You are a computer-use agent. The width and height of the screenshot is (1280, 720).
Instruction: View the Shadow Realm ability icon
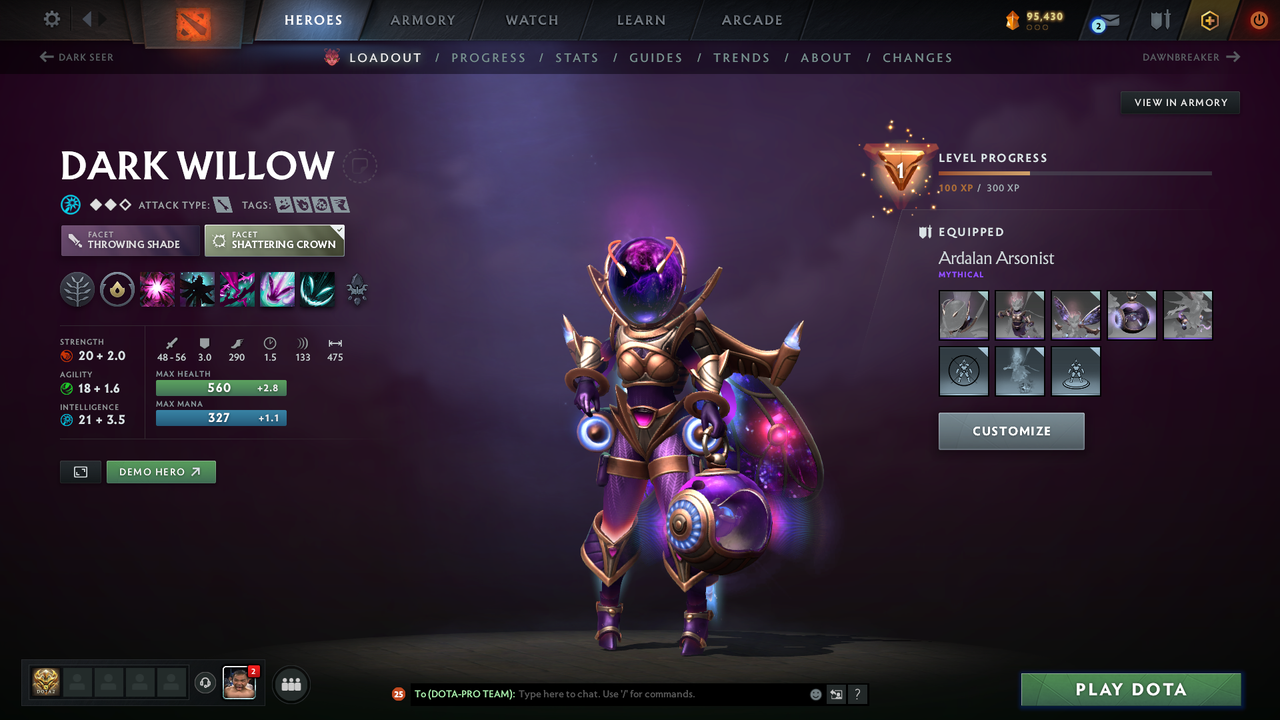click(x=197, y=289)
